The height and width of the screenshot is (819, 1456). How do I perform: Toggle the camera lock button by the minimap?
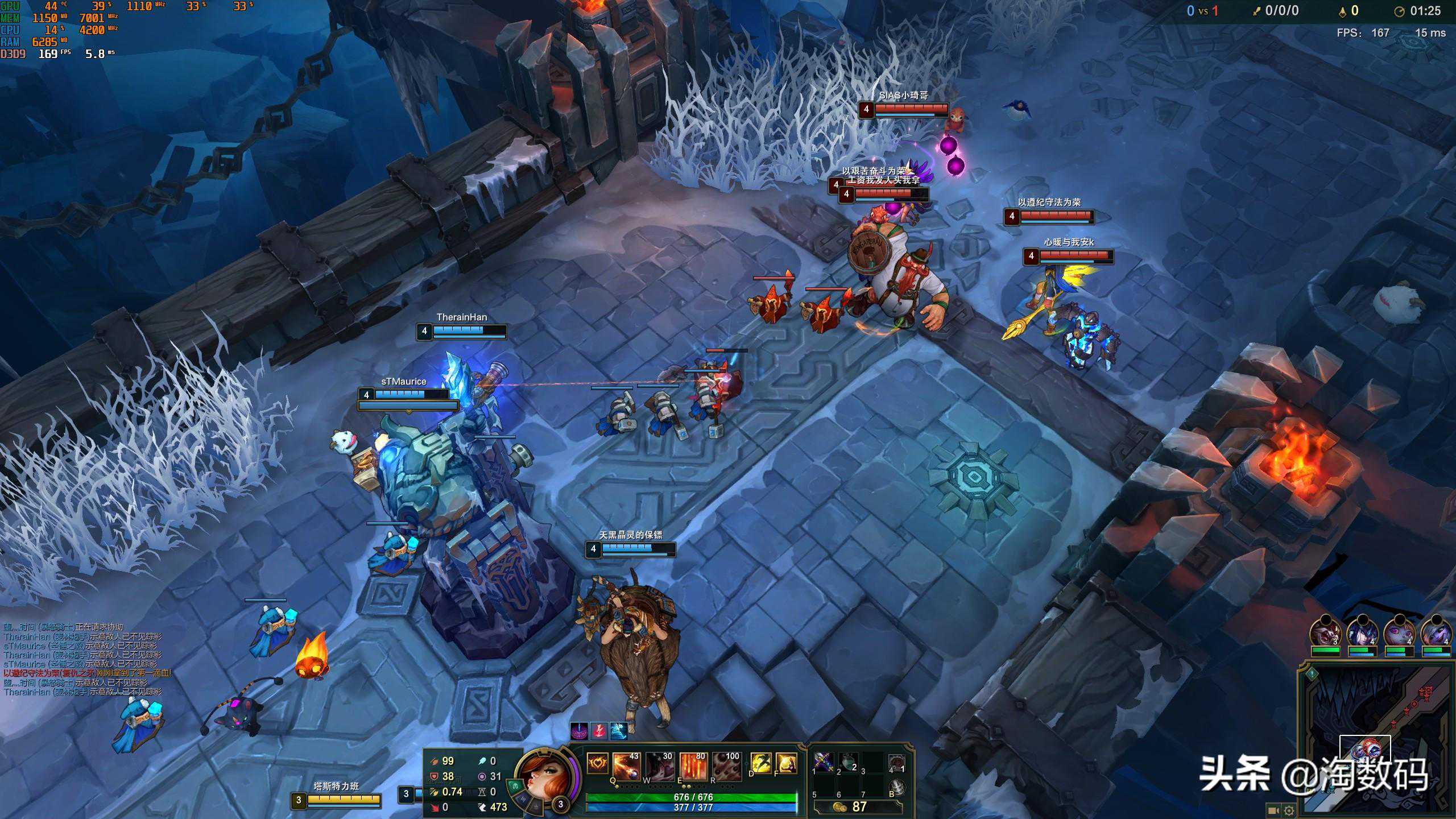point(1273,810)
